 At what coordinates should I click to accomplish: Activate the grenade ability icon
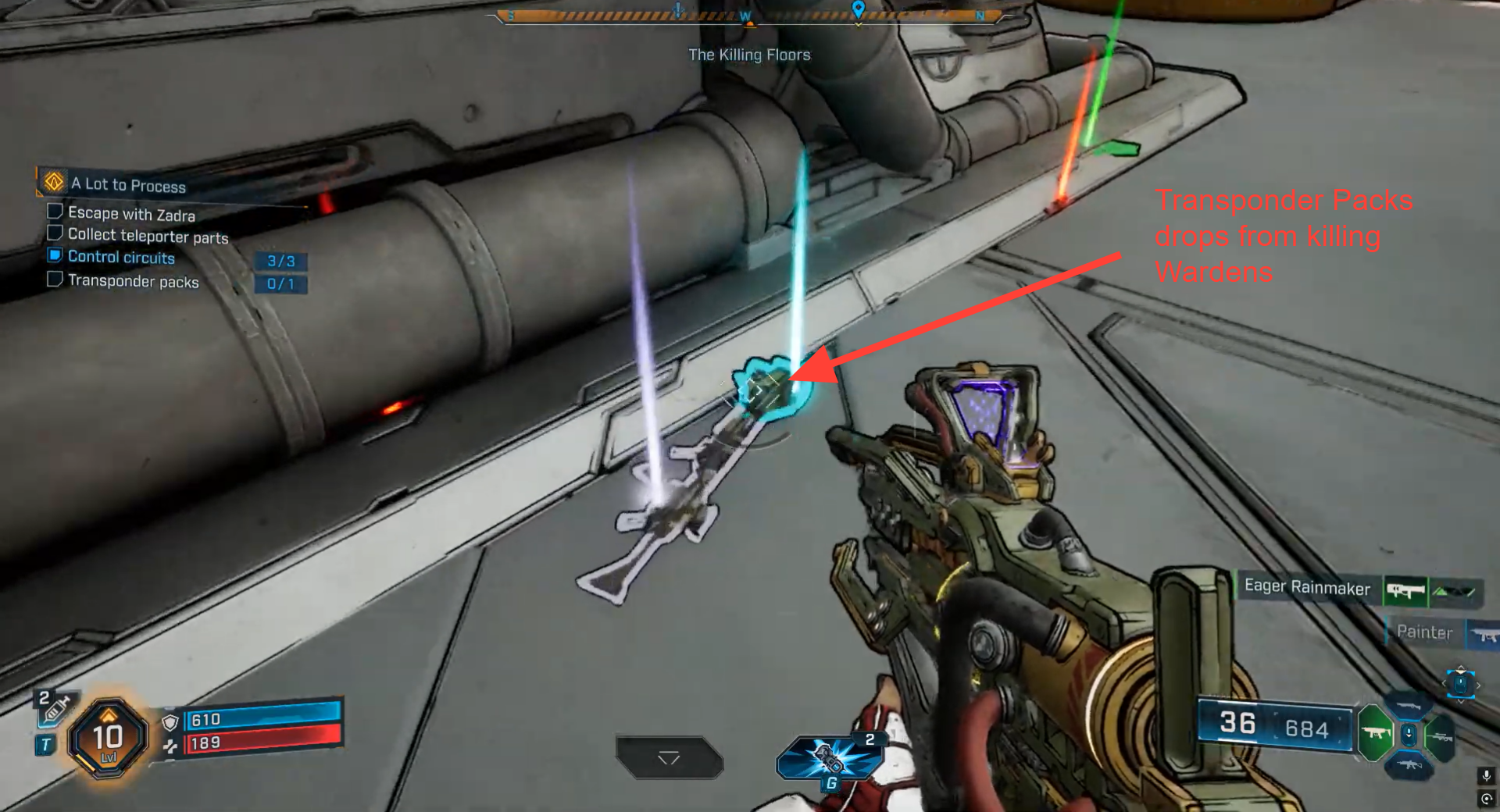coord(830,757)
